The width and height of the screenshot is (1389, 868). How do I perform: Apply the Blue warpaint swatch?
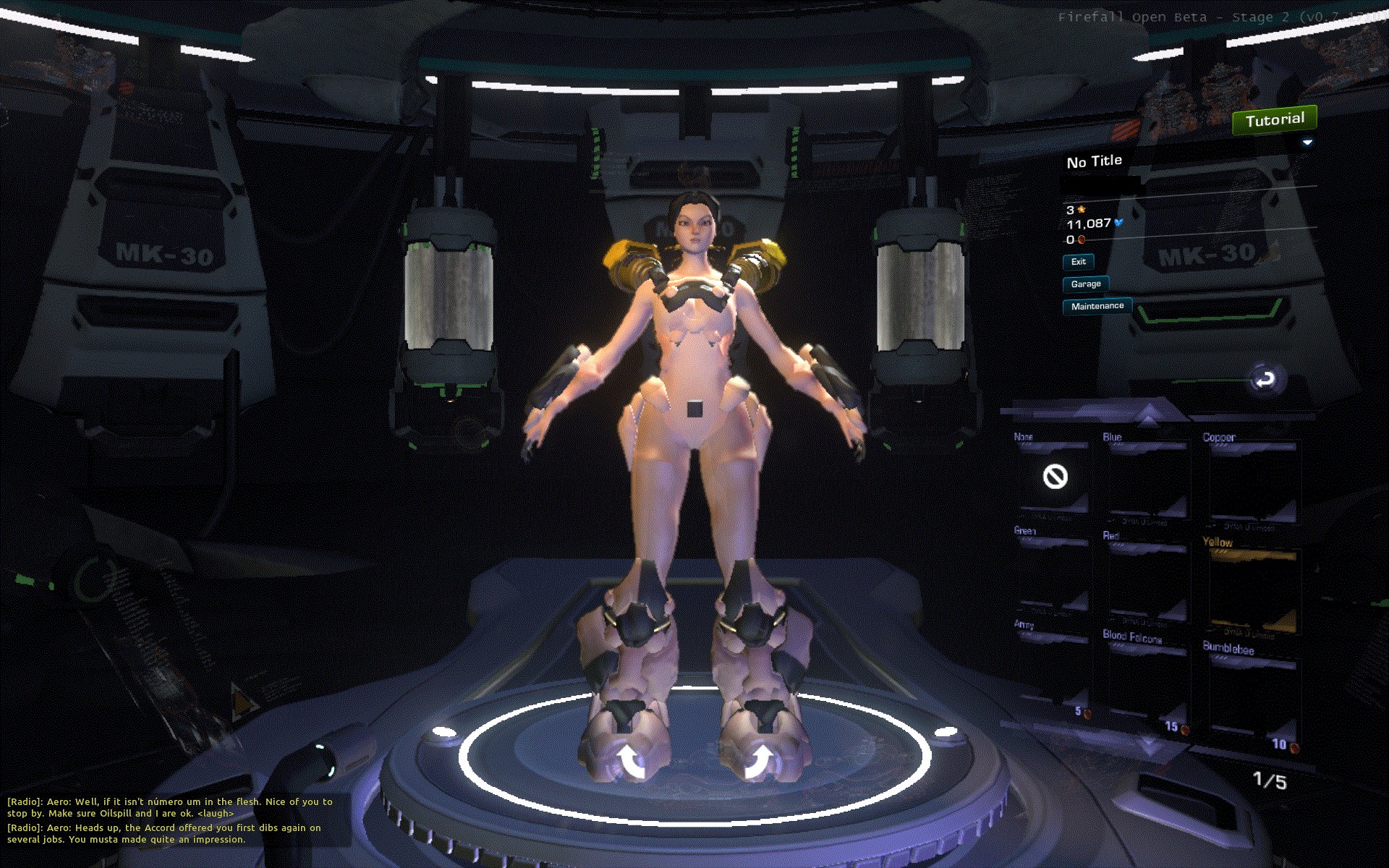1147,477
